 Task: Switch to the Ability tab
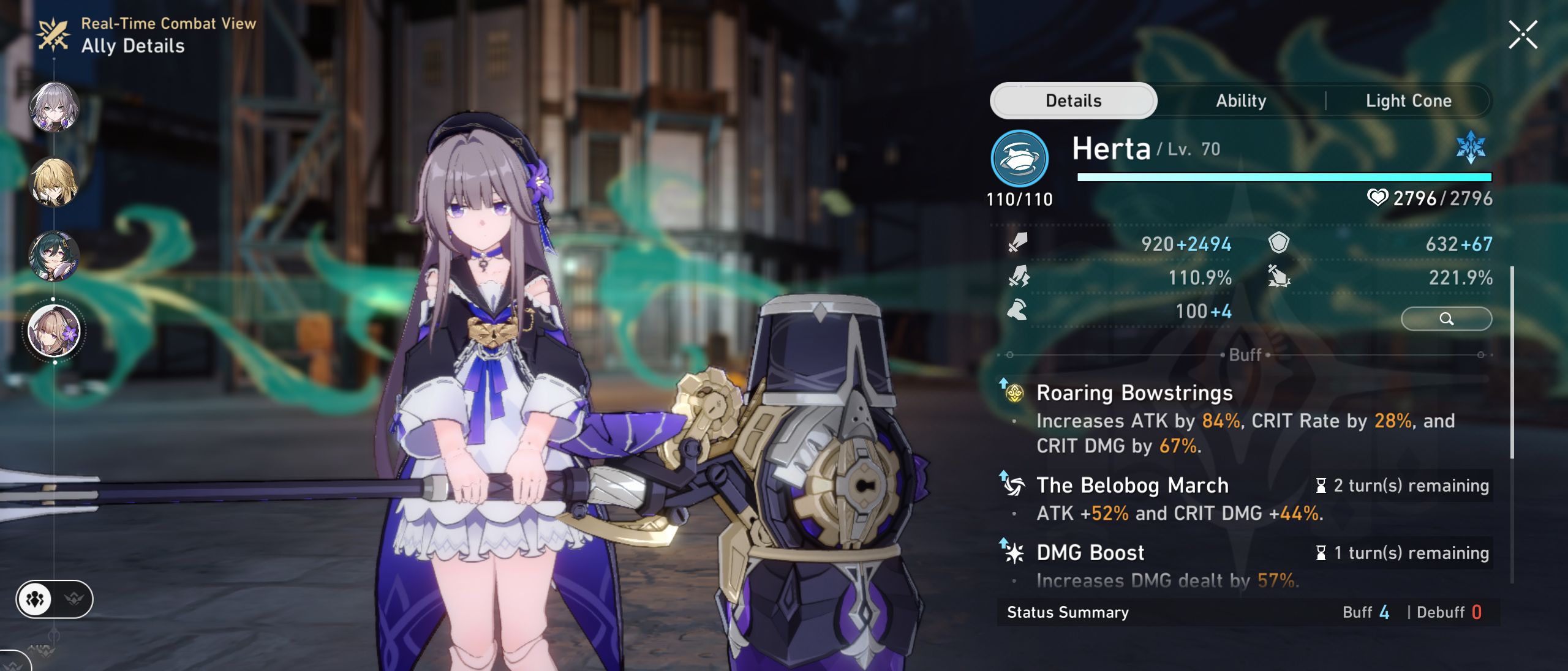point(1240,100)
